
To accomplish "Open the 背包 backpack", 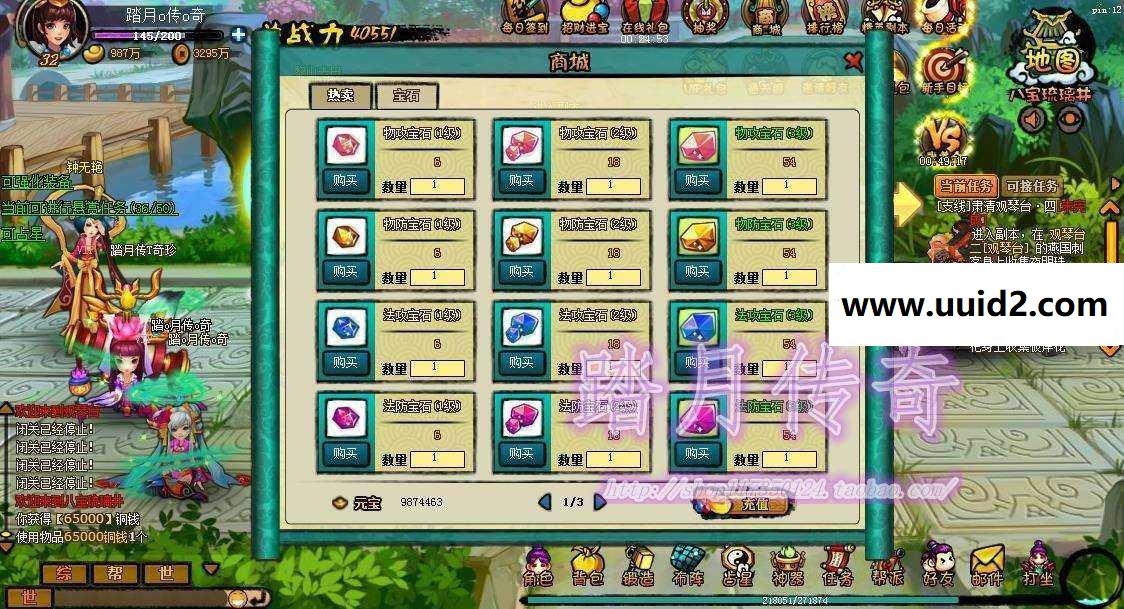I will pyautogui.click(x=587, y=567).
